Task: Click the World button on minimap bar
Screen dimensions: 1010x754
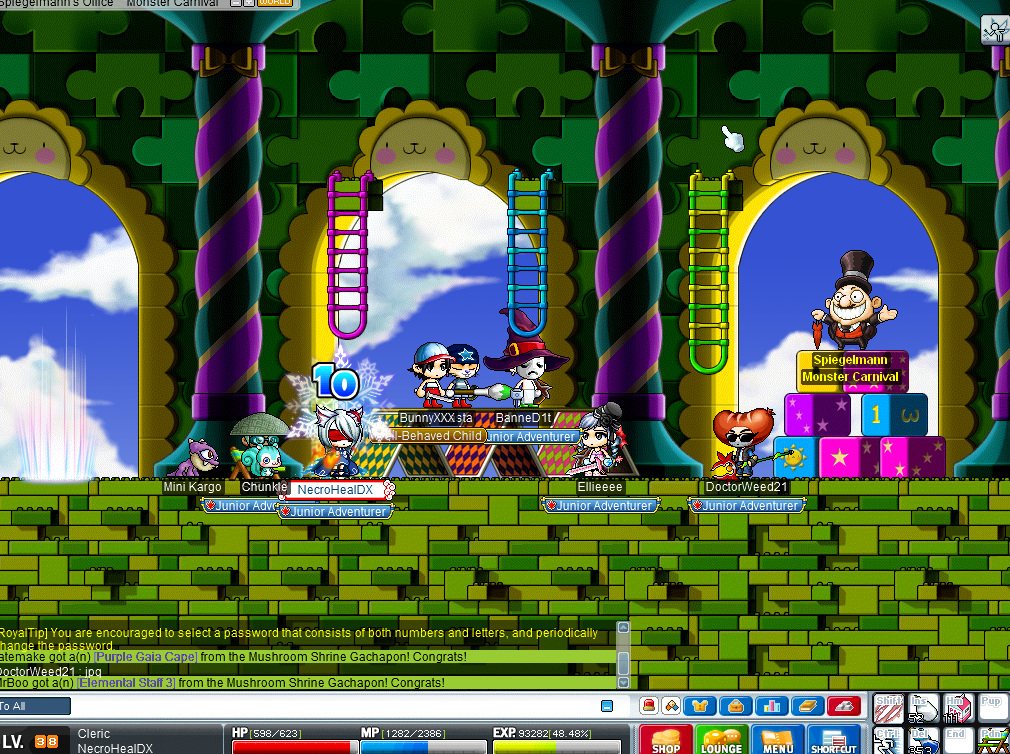Action: tap(274, 3)
